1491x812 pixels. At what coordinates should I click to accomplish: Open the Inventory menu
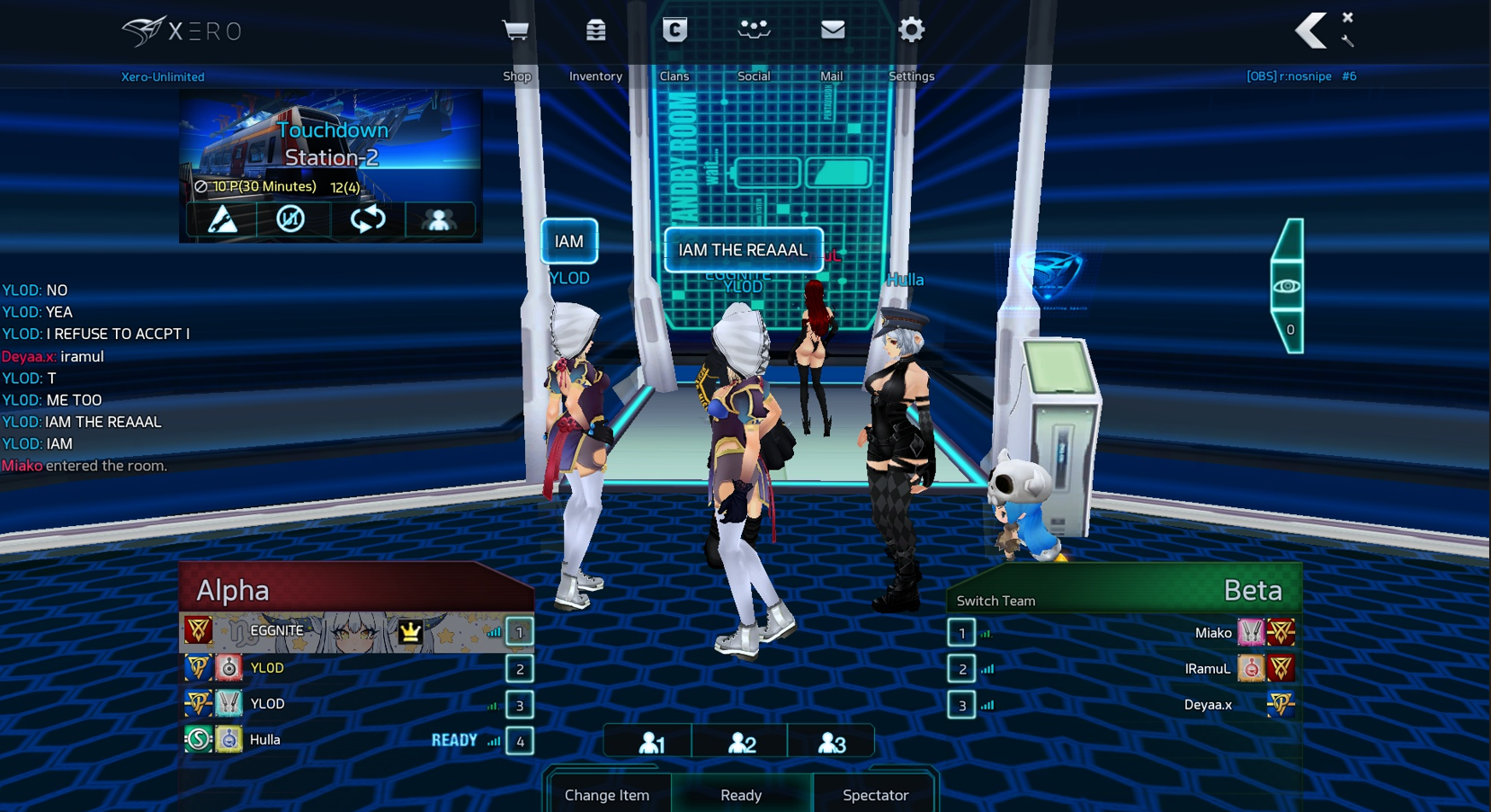pyautogui.click(x=595, y=31)
